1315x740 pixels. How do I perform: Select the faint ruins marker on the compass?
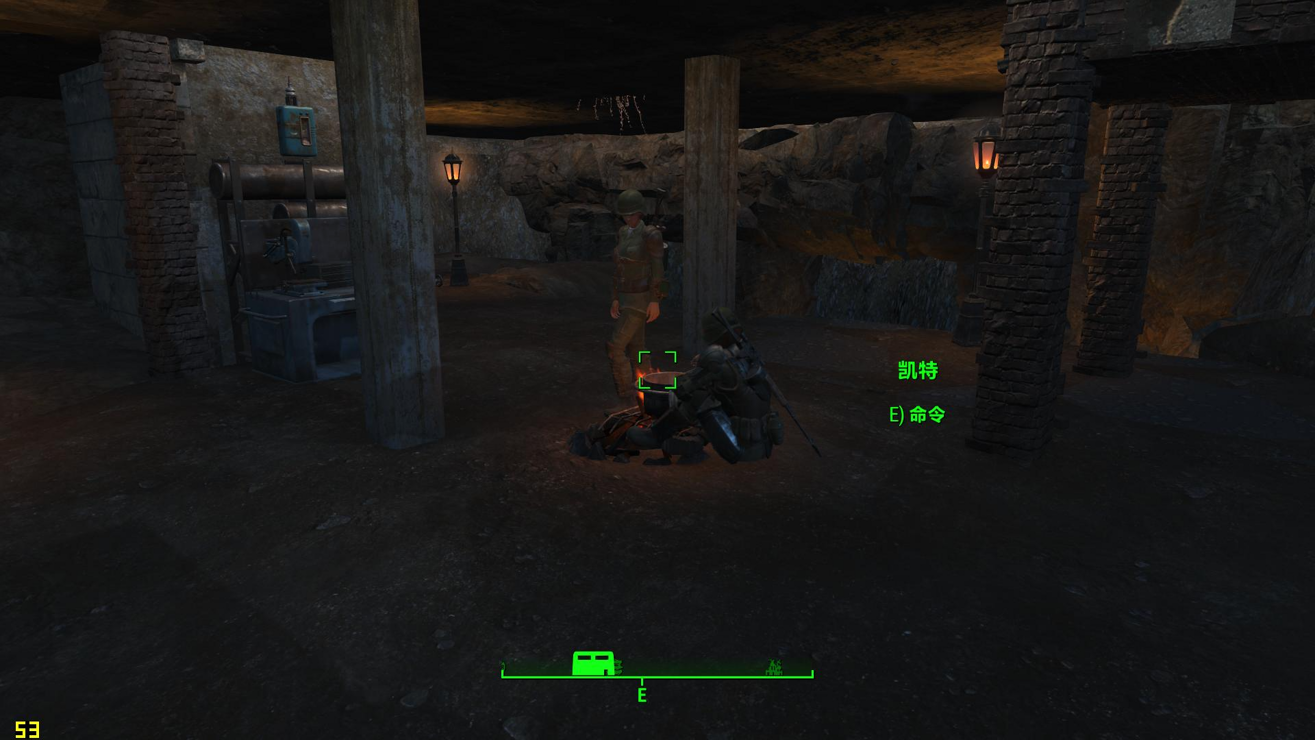pyautogui.click(x=773, y=667)
